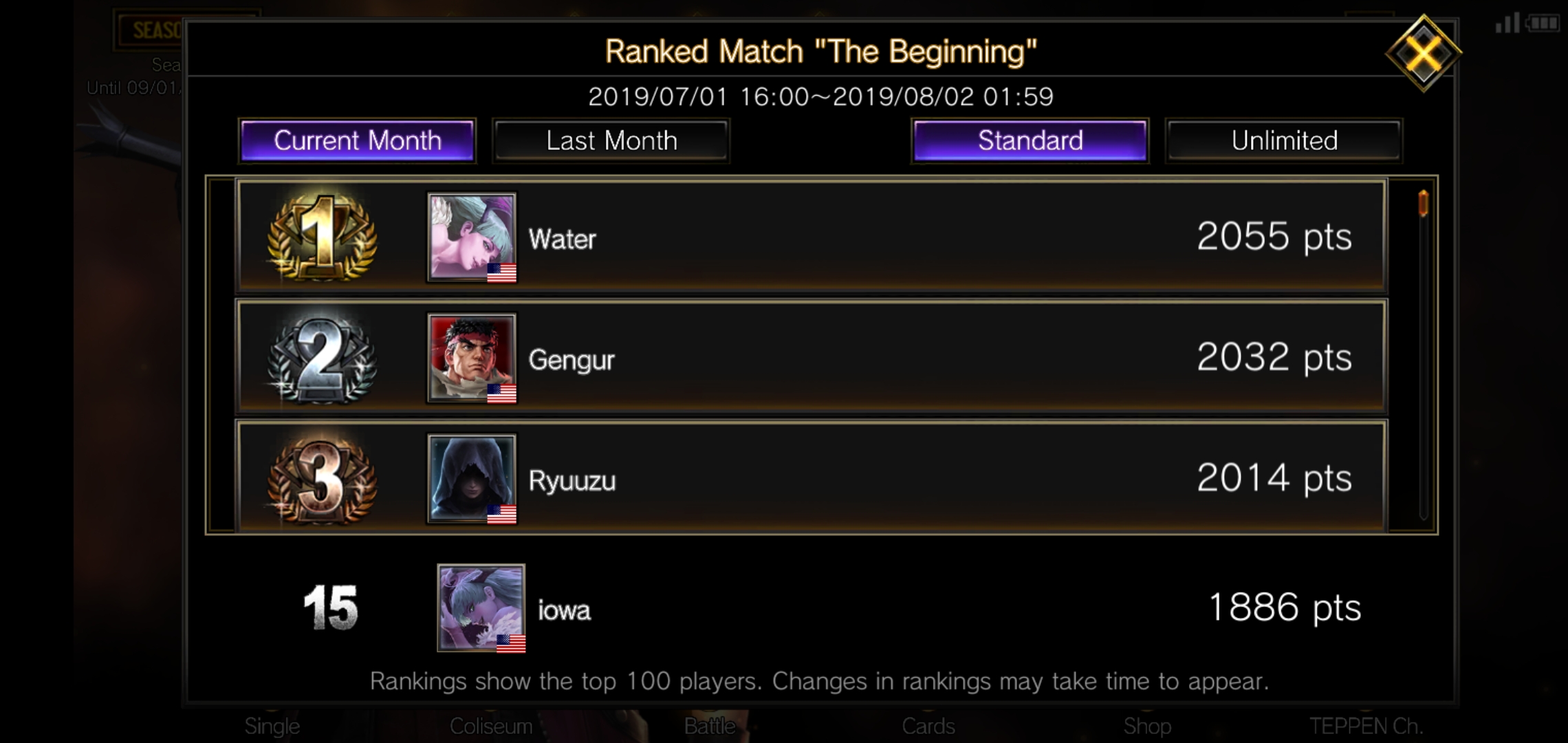The image size is (1568, 743).
Task: Go to the Coliseum mode
Action: pos(490,726)
